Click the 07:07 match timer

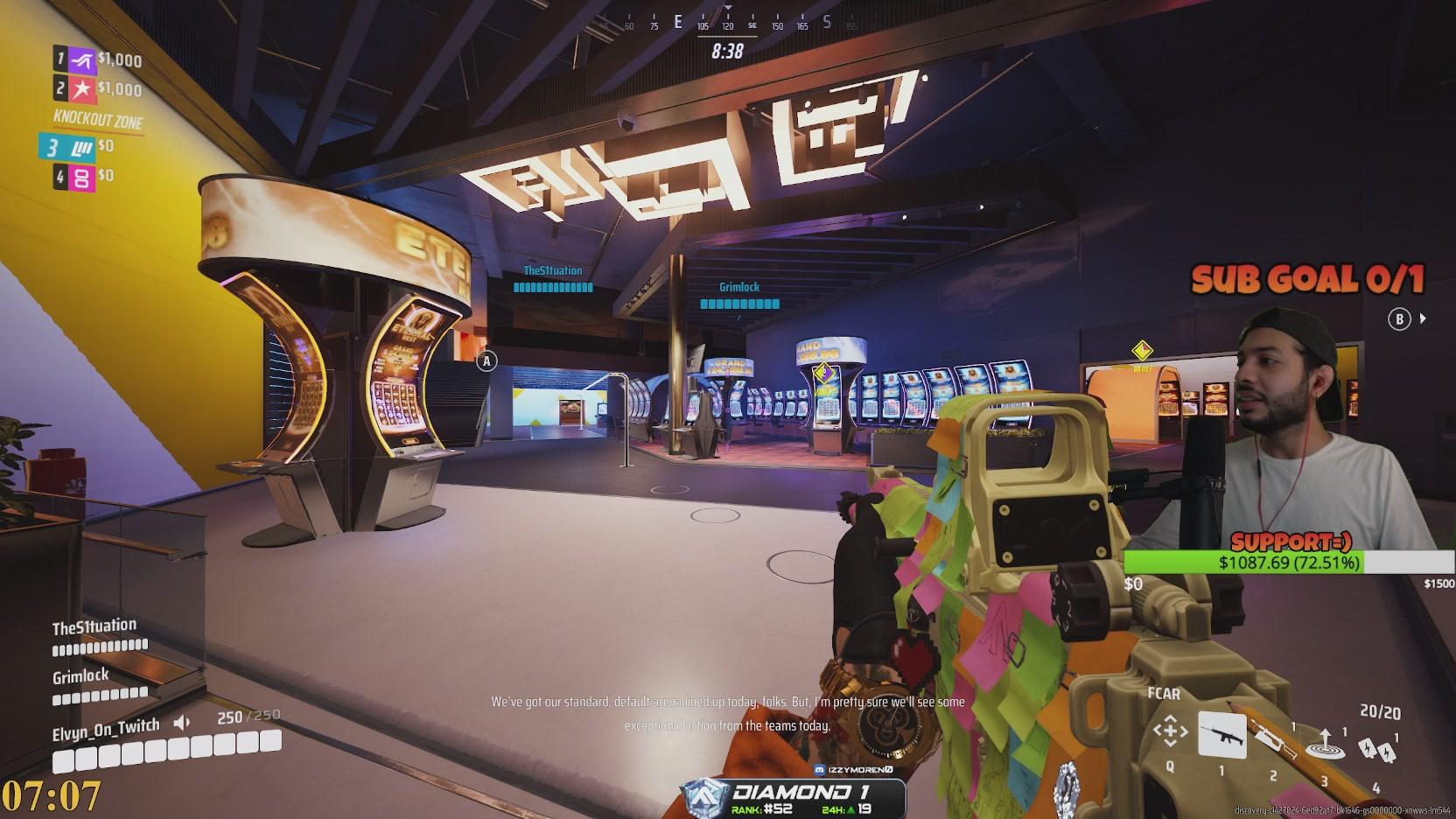pyautogui.click(x=52, y=794)
